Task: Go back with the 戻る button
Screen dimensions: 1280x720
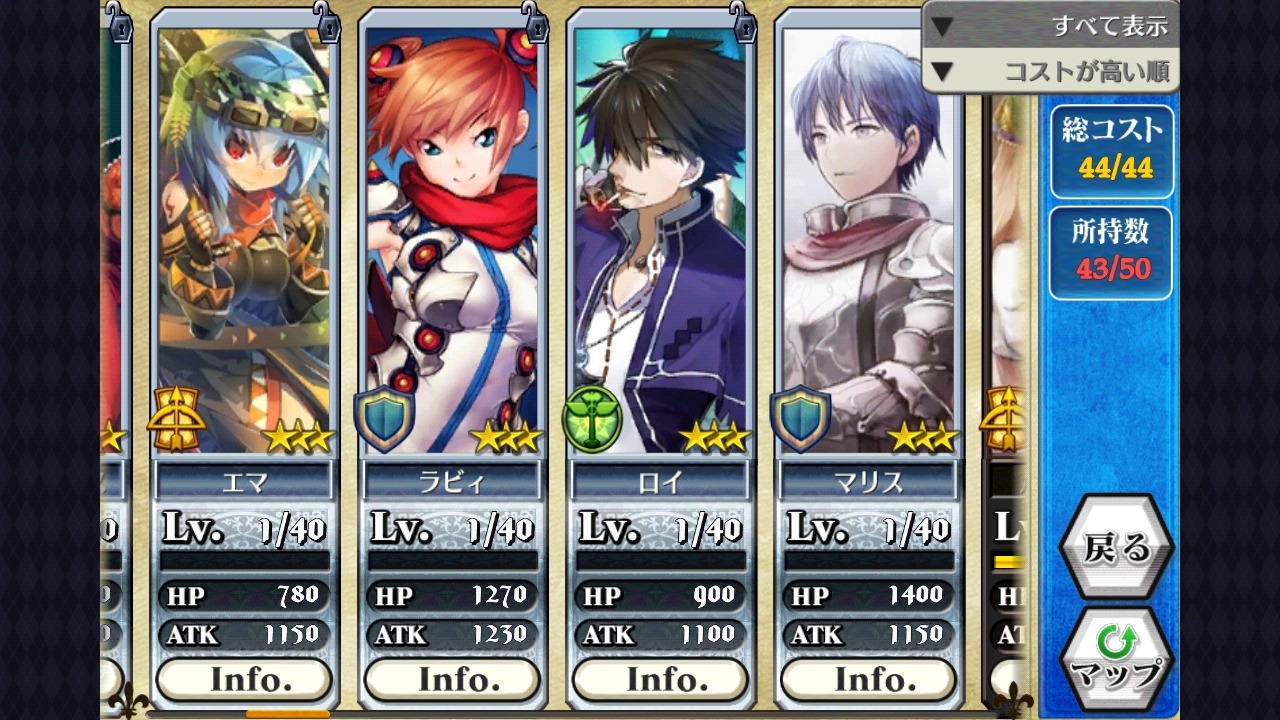Action: coord(1114,548)
